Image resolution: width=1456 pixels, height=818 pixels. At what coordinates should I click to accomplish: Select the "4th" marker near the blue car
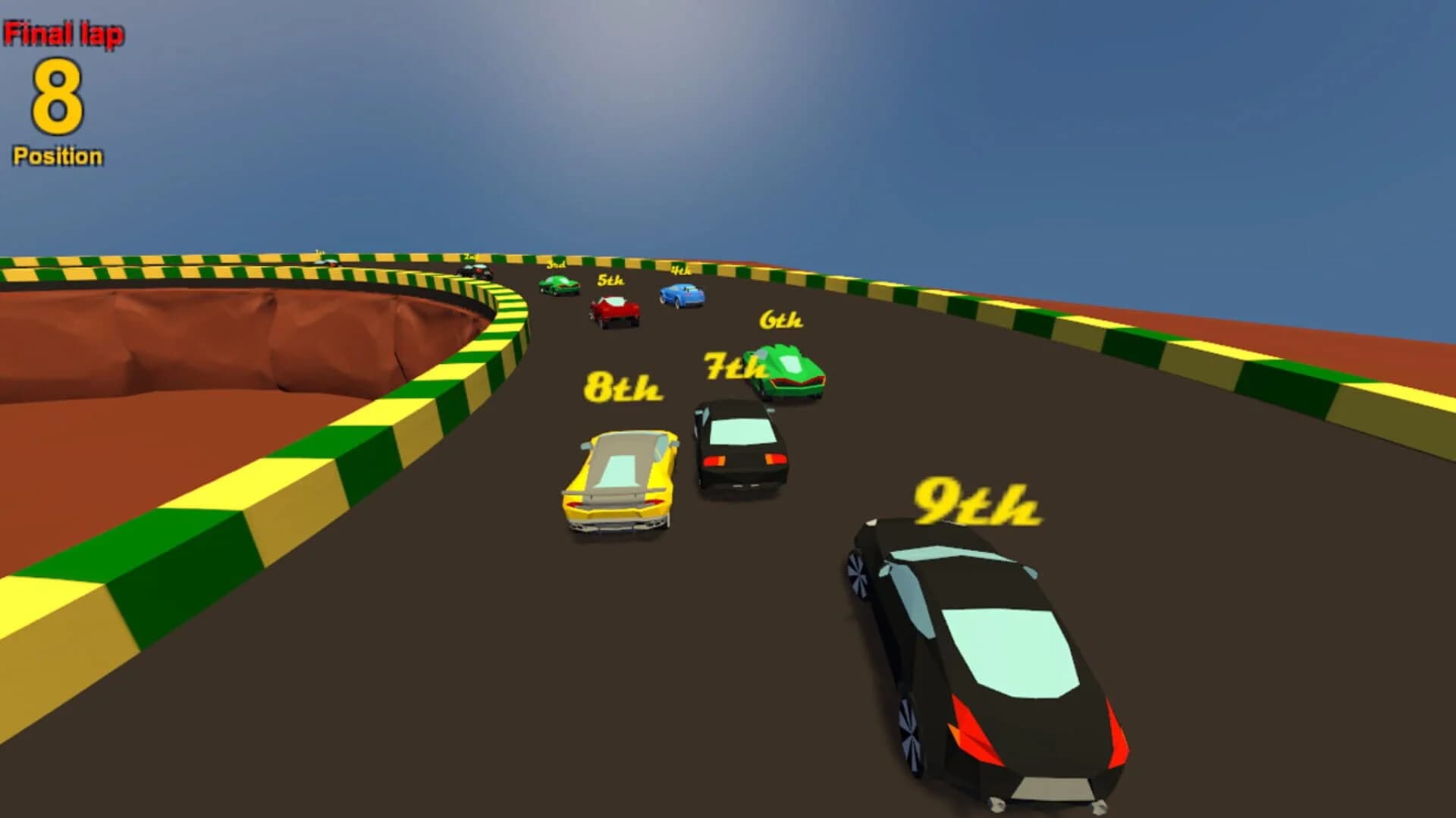click(682, 269)
